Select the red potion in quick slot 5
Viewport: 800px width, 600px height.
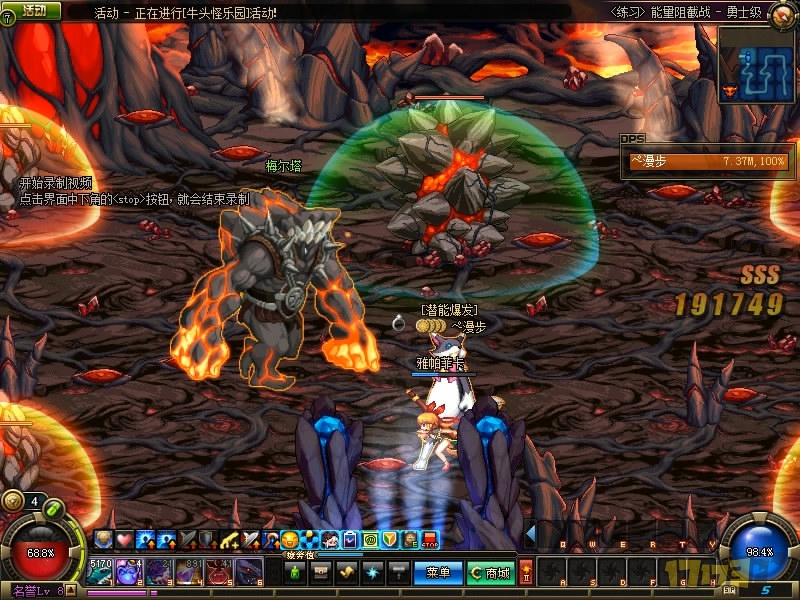[219, 573]
